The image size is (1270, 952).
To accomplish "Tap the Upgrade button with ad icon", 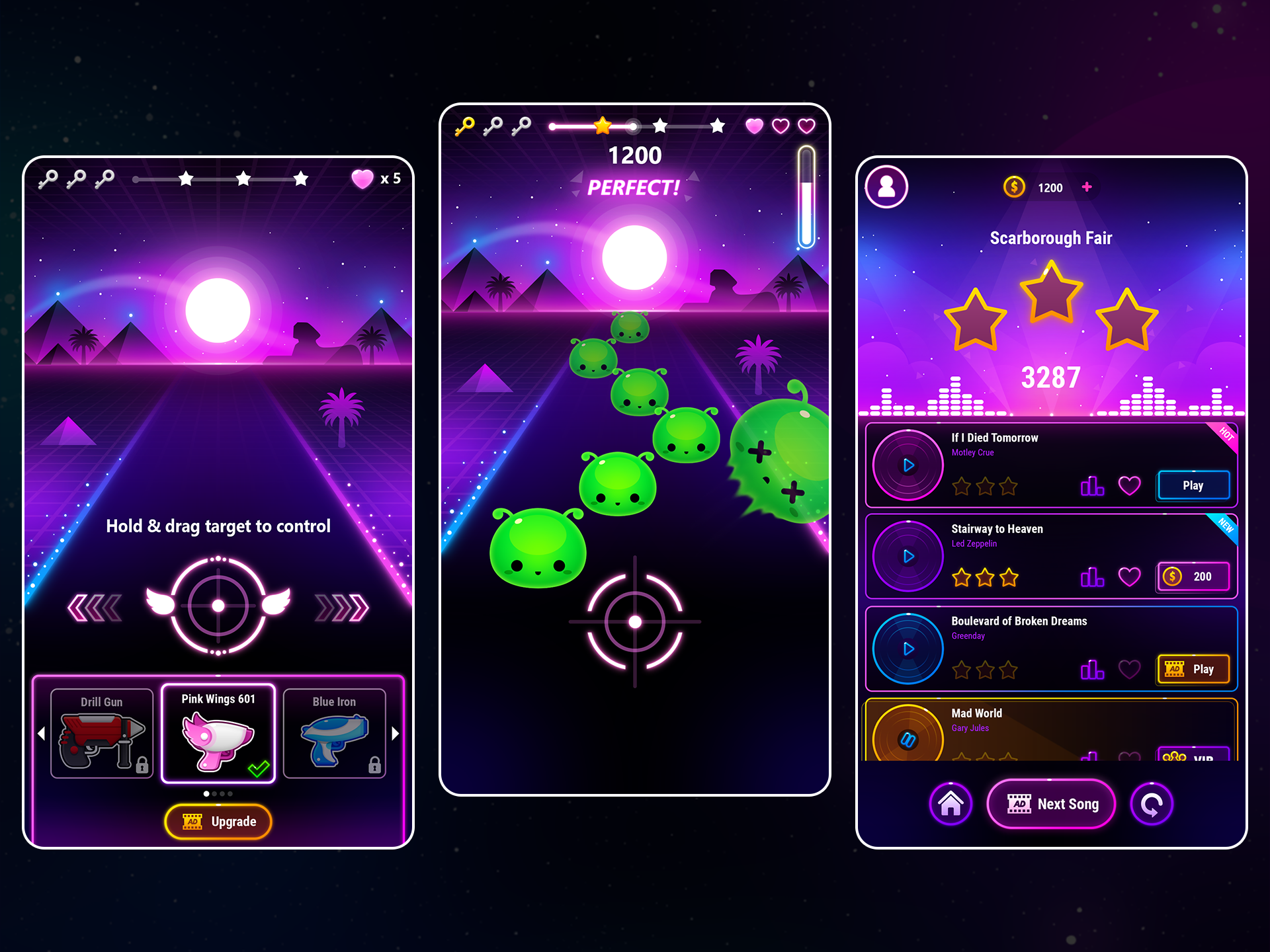I will pyautogui.click(x=218, y=821).
